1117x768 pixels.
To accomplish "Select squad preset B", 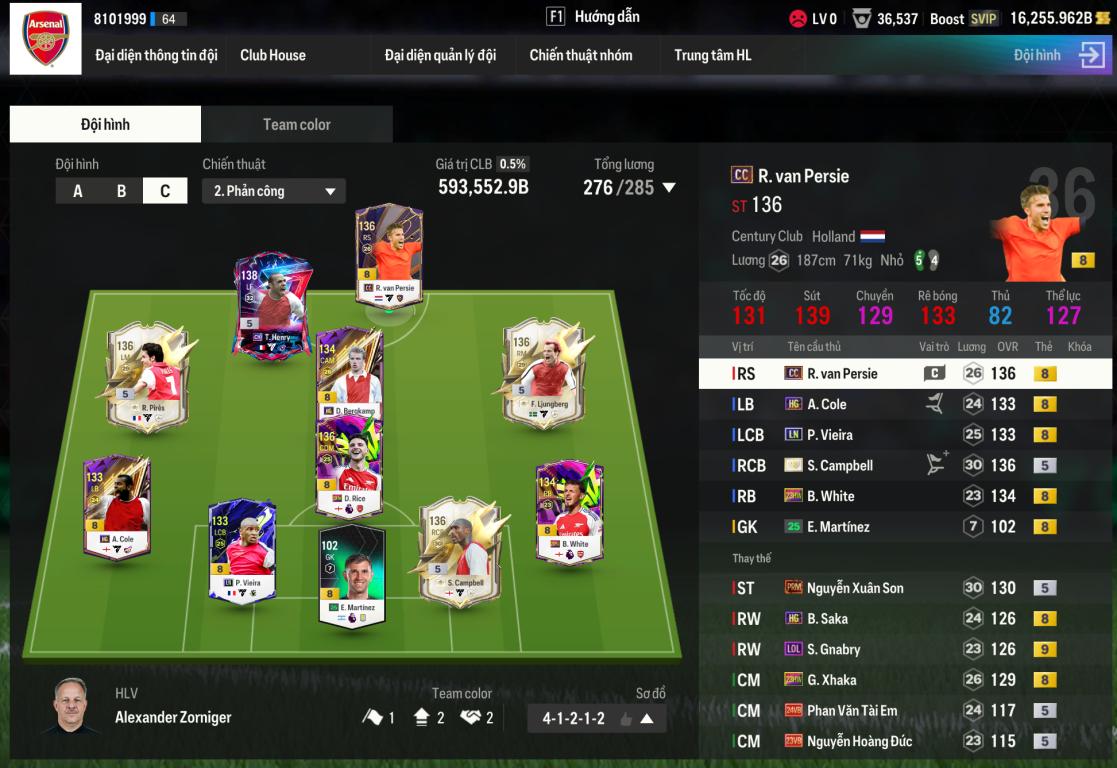I will pos(122,191).
